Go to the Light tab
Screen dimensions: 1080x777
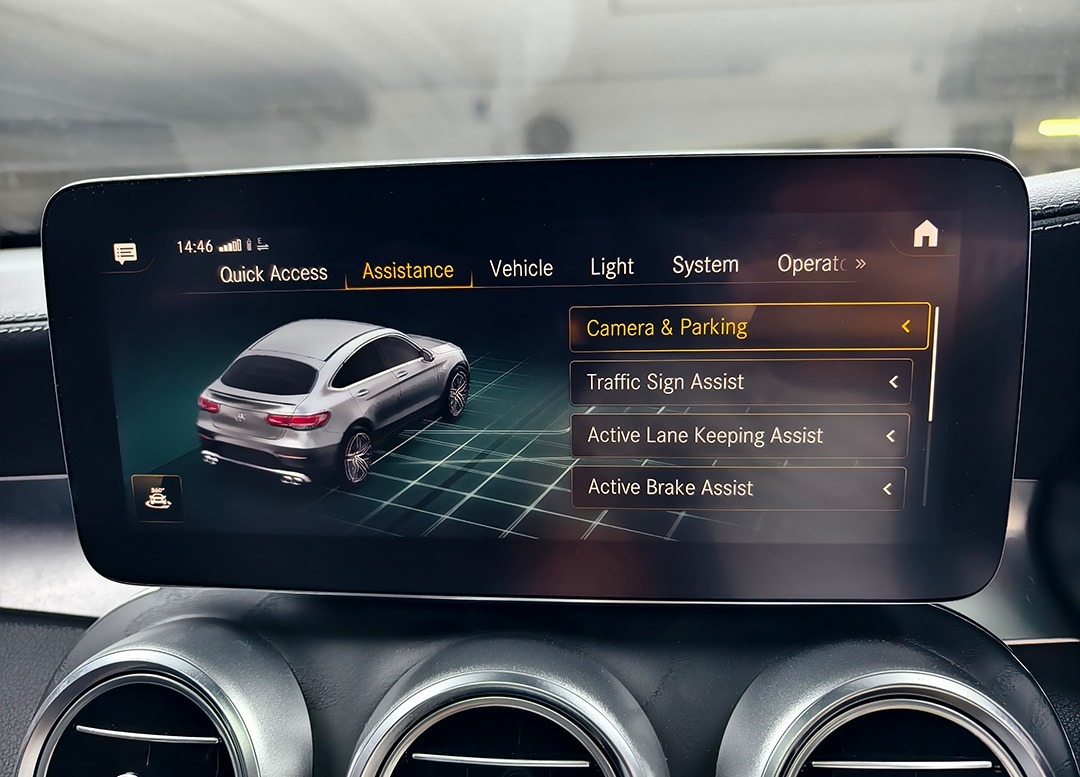pos(611,267)
